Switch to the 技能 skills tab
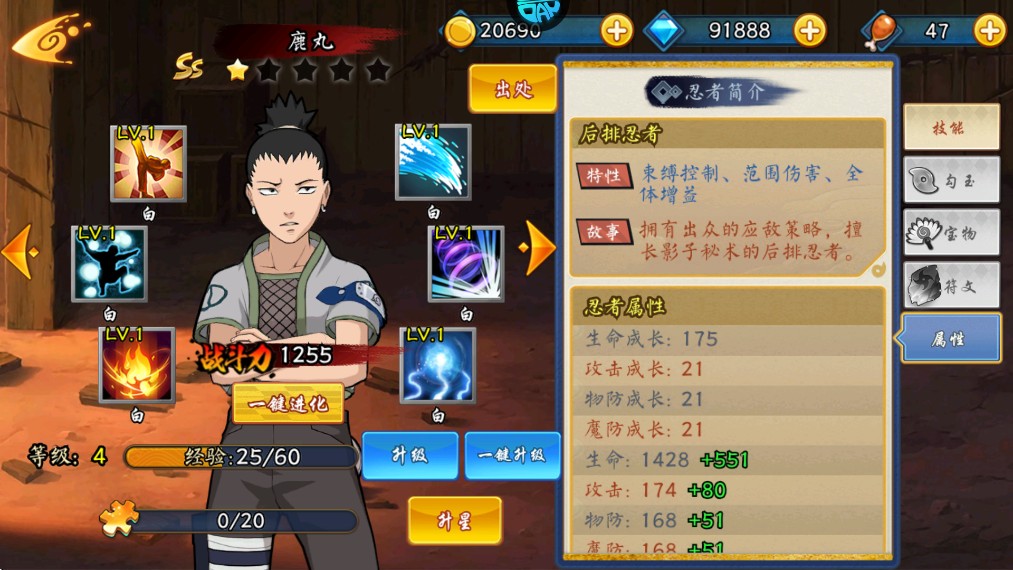The image size is (1013, 570). coord(950,128)
